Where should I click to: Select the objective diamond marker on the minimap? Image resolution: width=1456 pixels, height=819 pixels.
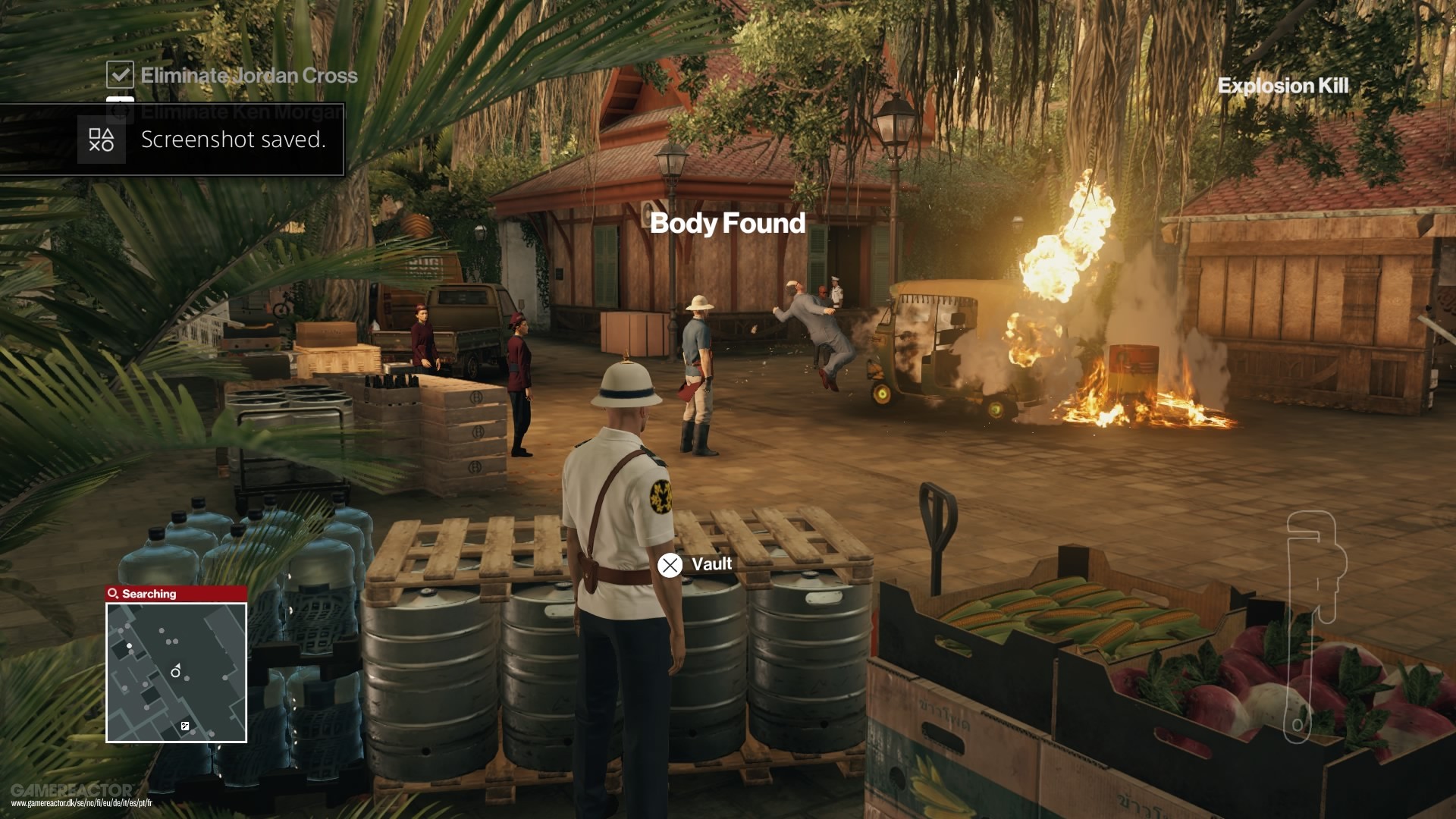pos(184,726)
